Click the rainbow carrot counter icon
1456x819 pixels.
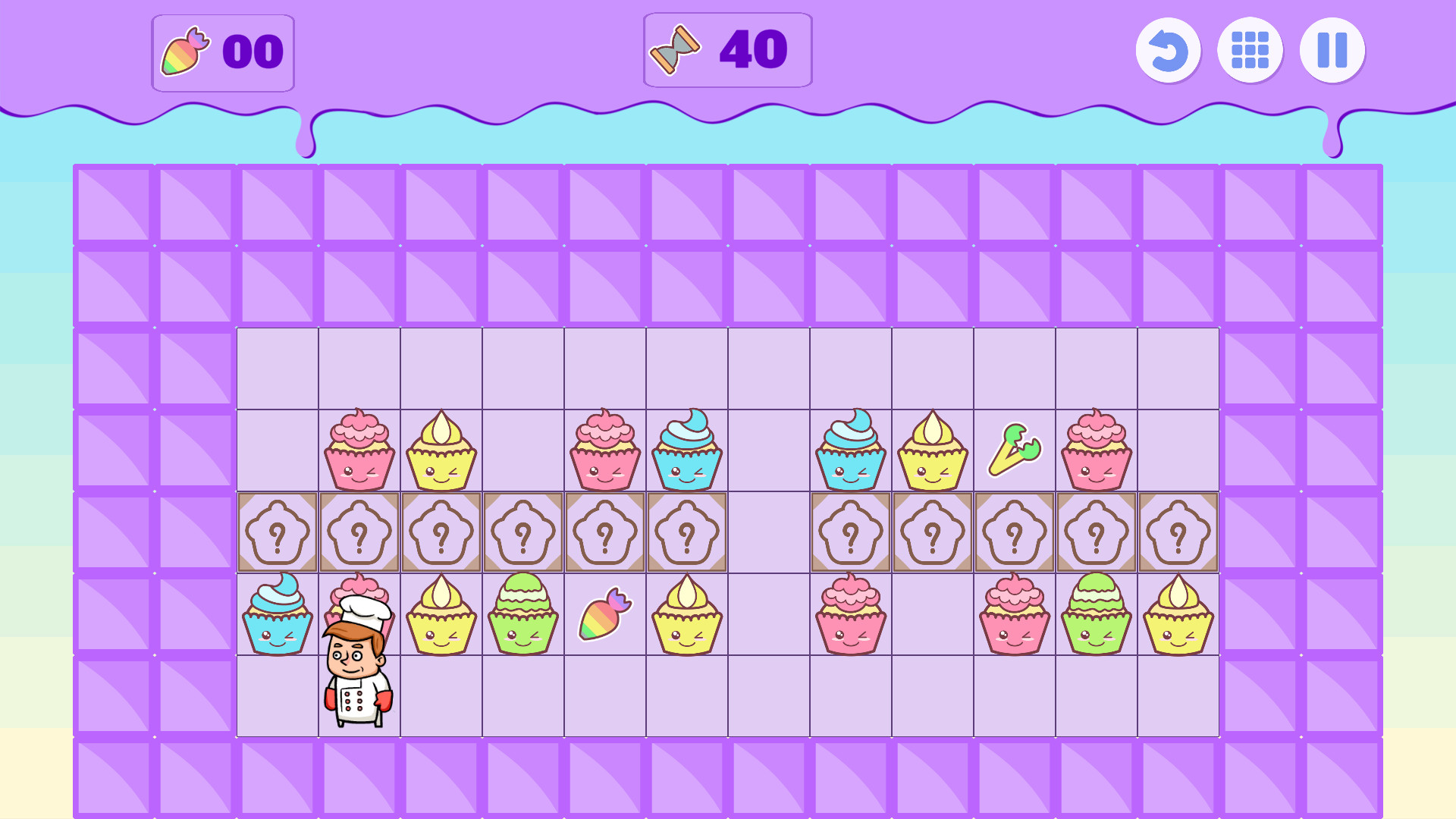click(184, 52)
